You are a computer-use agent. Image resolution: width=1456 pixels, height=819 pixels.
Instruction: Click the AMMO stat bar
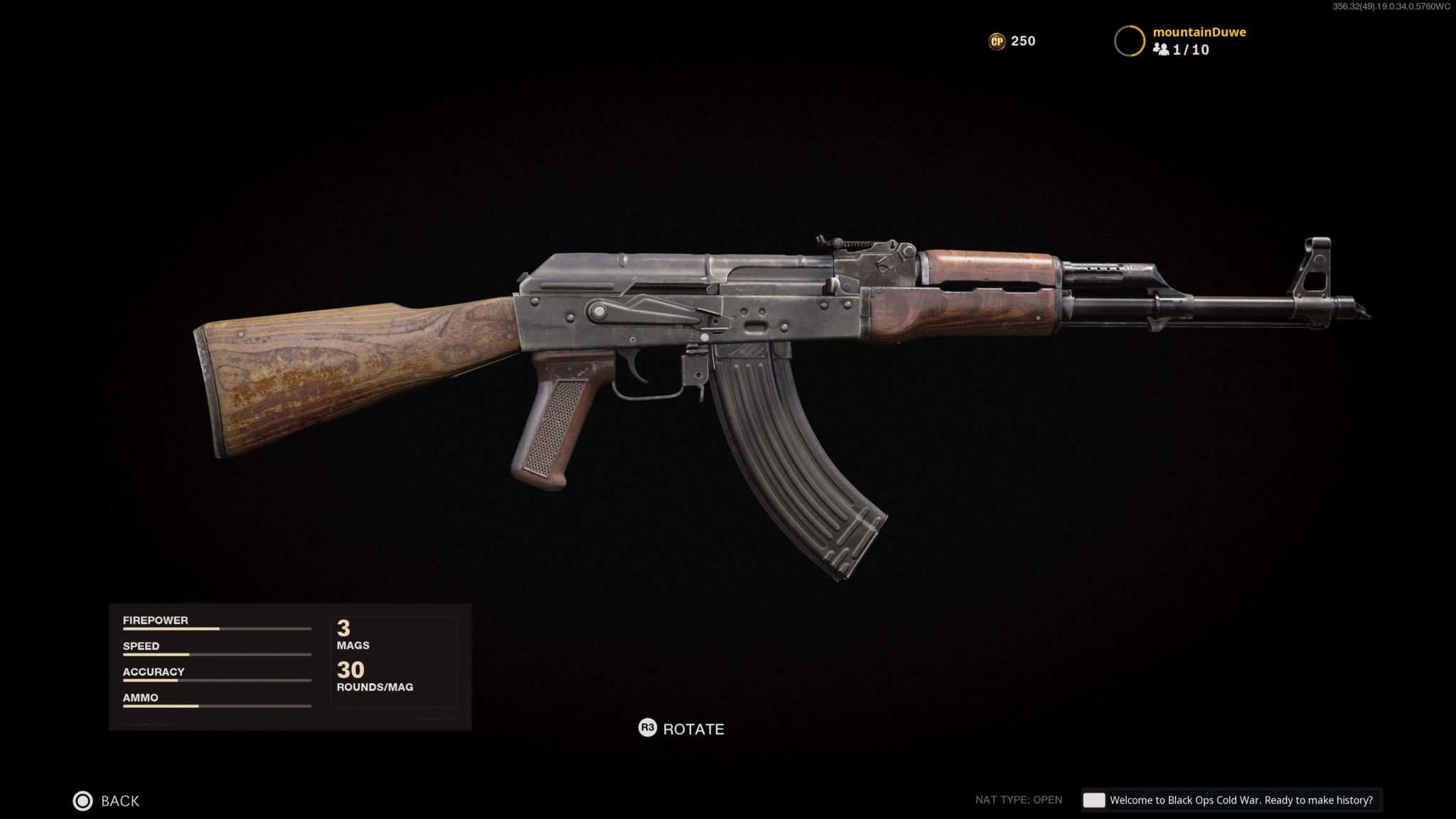coord(217,706)
